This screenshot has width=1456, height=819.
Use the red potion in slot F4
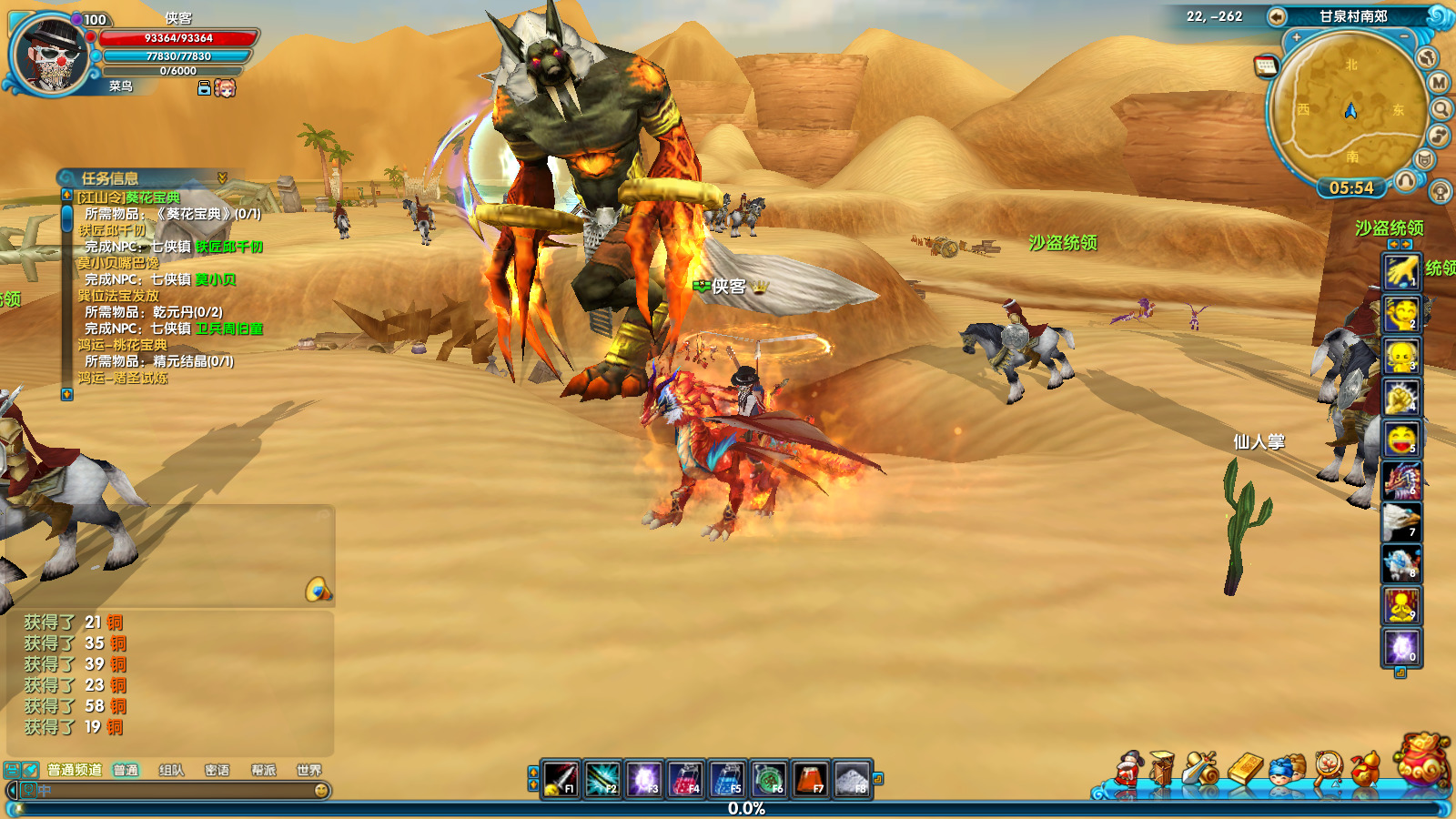(x=685, y=779)
